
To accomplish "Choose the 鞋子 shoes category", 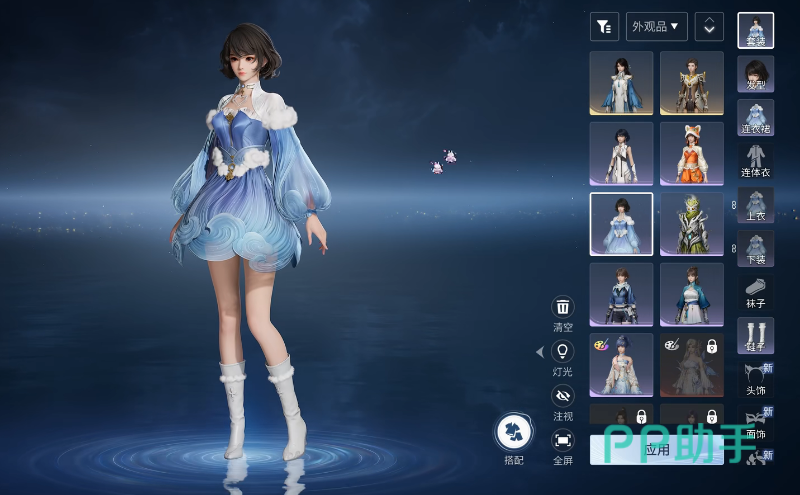I will 755,335.
